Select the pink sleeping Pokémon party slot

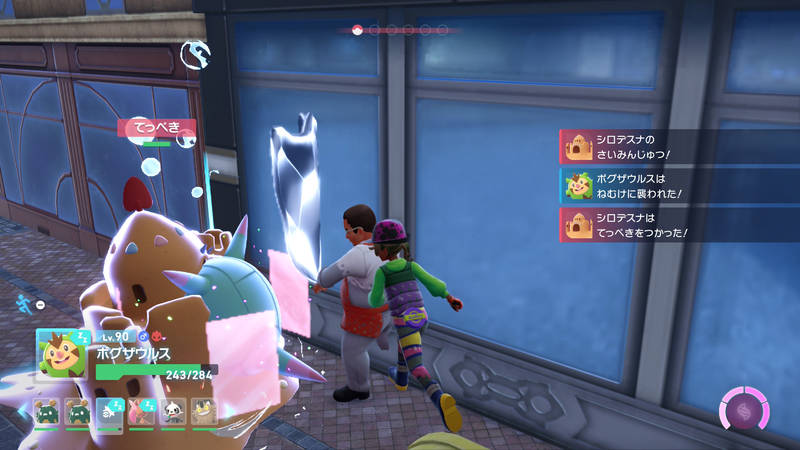pos(142,414)
